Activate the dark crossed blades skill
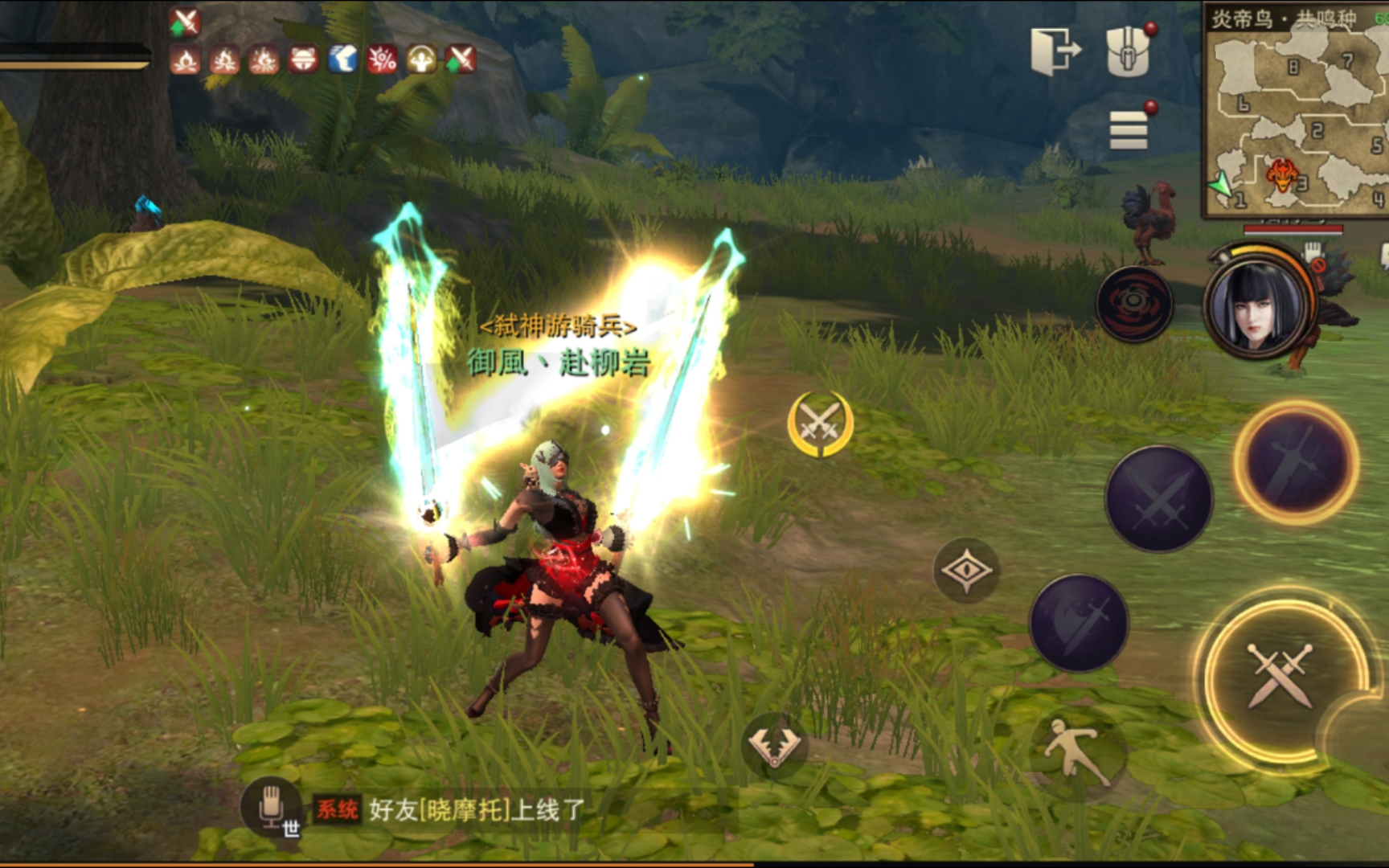This screenshot has height=868, width=1389. (1158, 497)
